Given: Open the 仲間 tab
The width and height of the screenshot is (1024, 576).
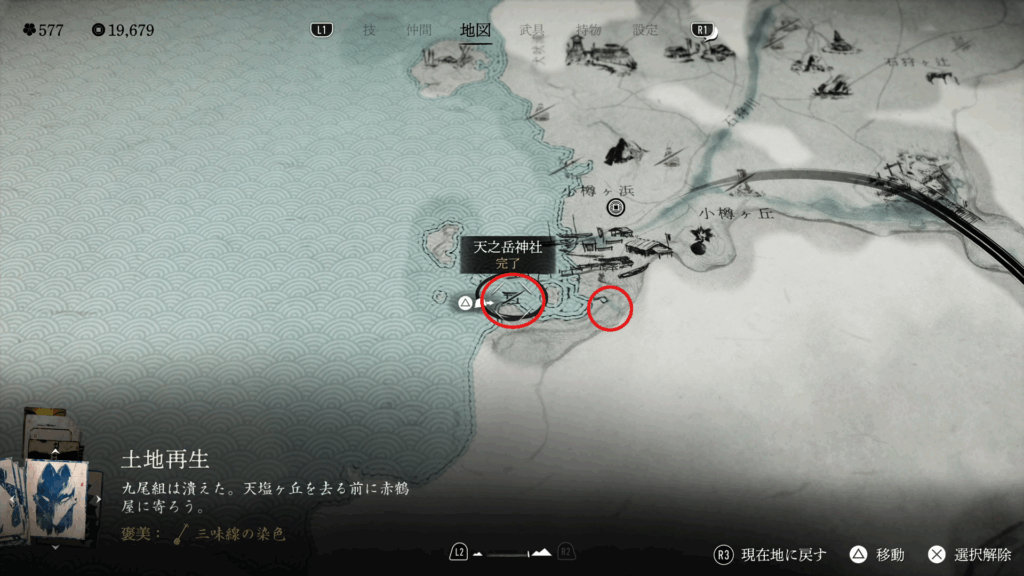Looking at the screenshot, I should [420, 30].
